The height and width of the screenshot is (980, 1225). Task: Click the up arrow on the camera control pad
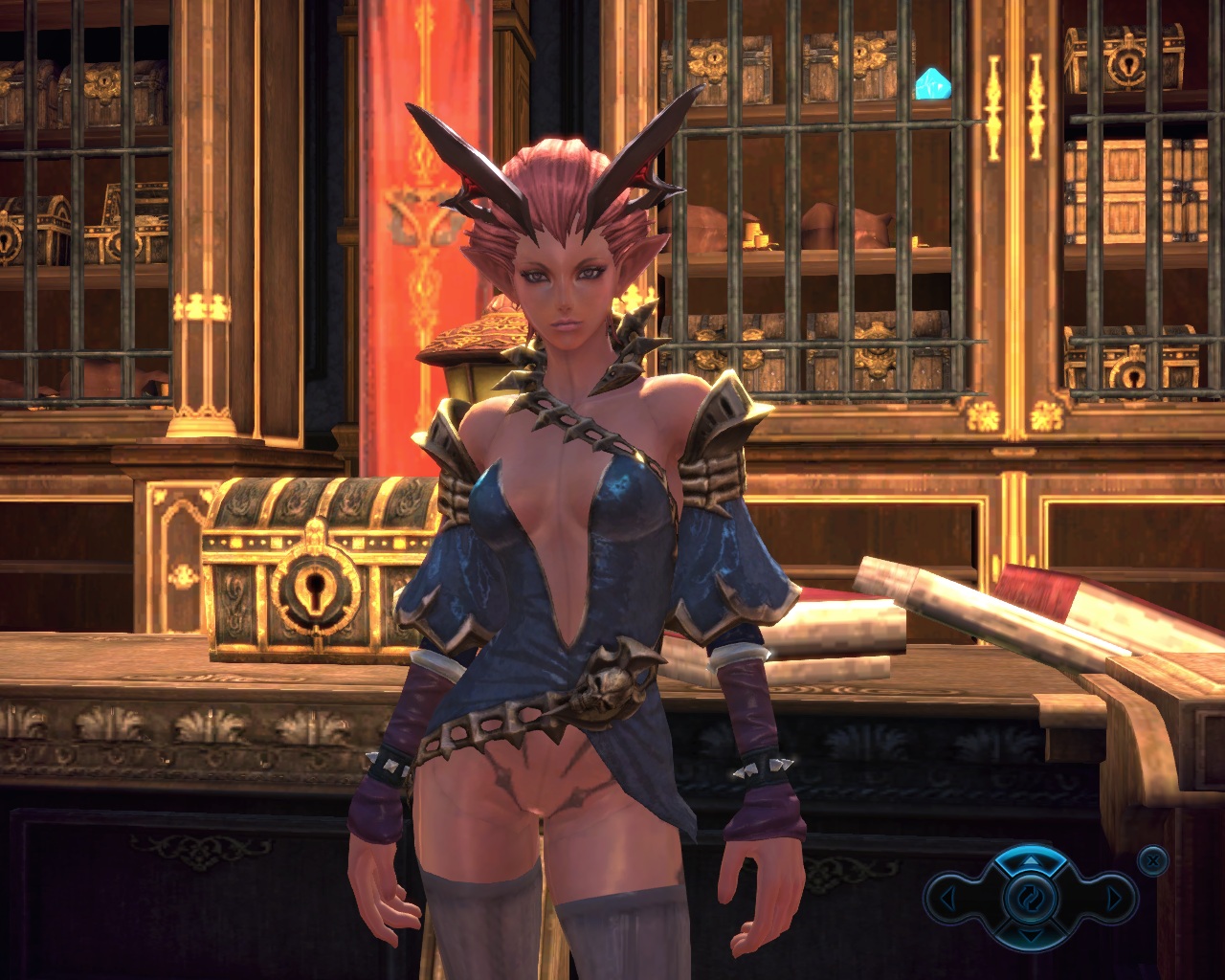(x=1029, y=862)
